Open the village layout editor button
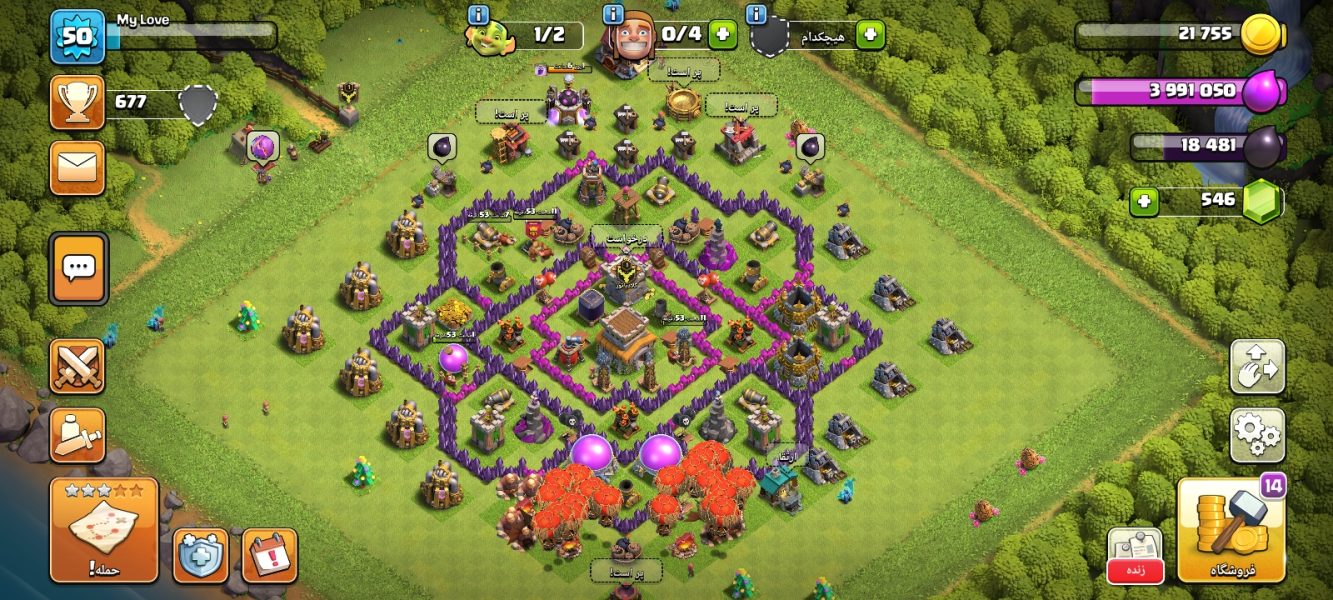Image resolution: width=1333 pixels, height=600 pixels. point(1257,367)
